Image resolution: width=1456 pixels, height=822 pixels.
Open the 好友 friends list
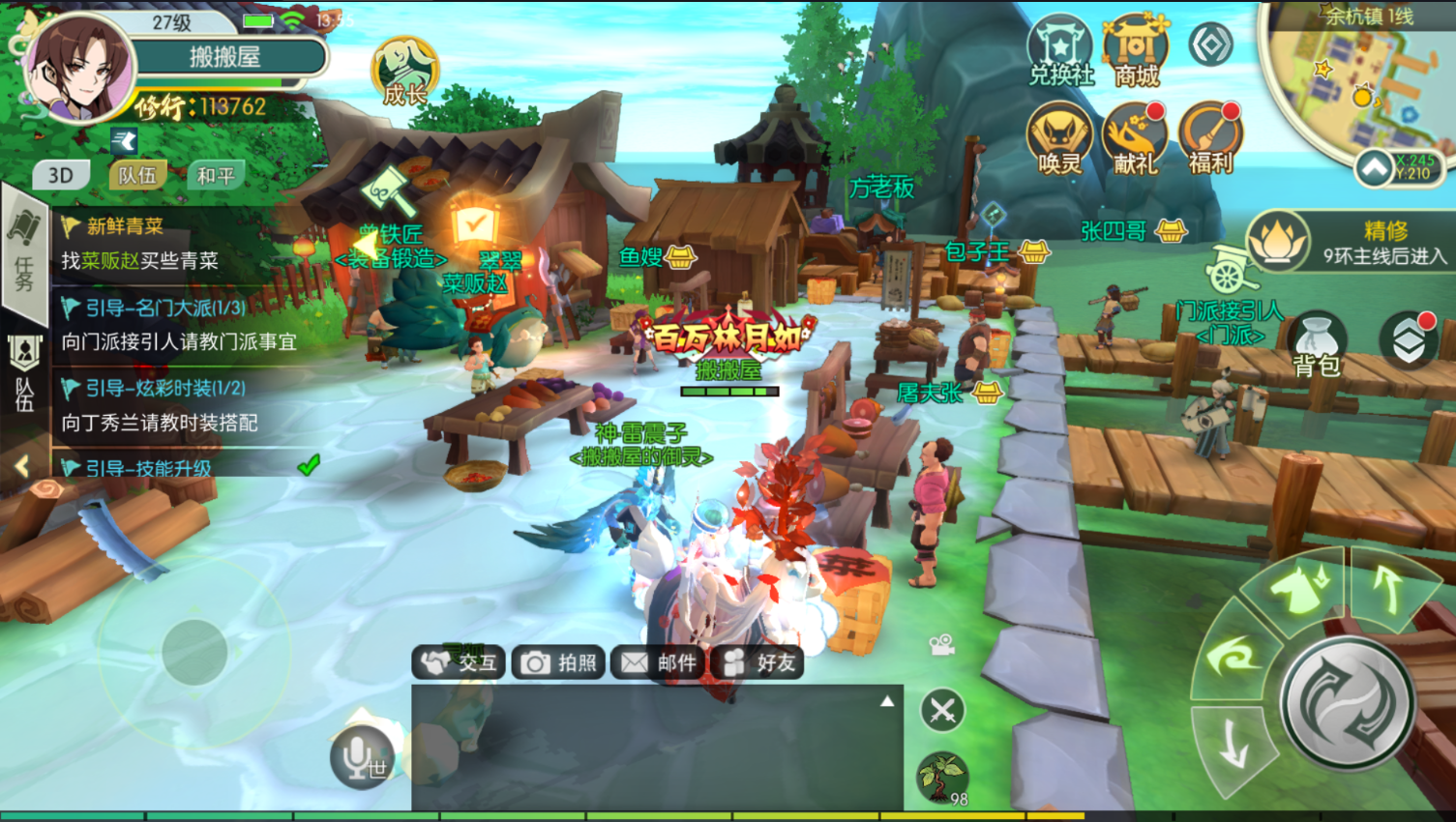758,662
